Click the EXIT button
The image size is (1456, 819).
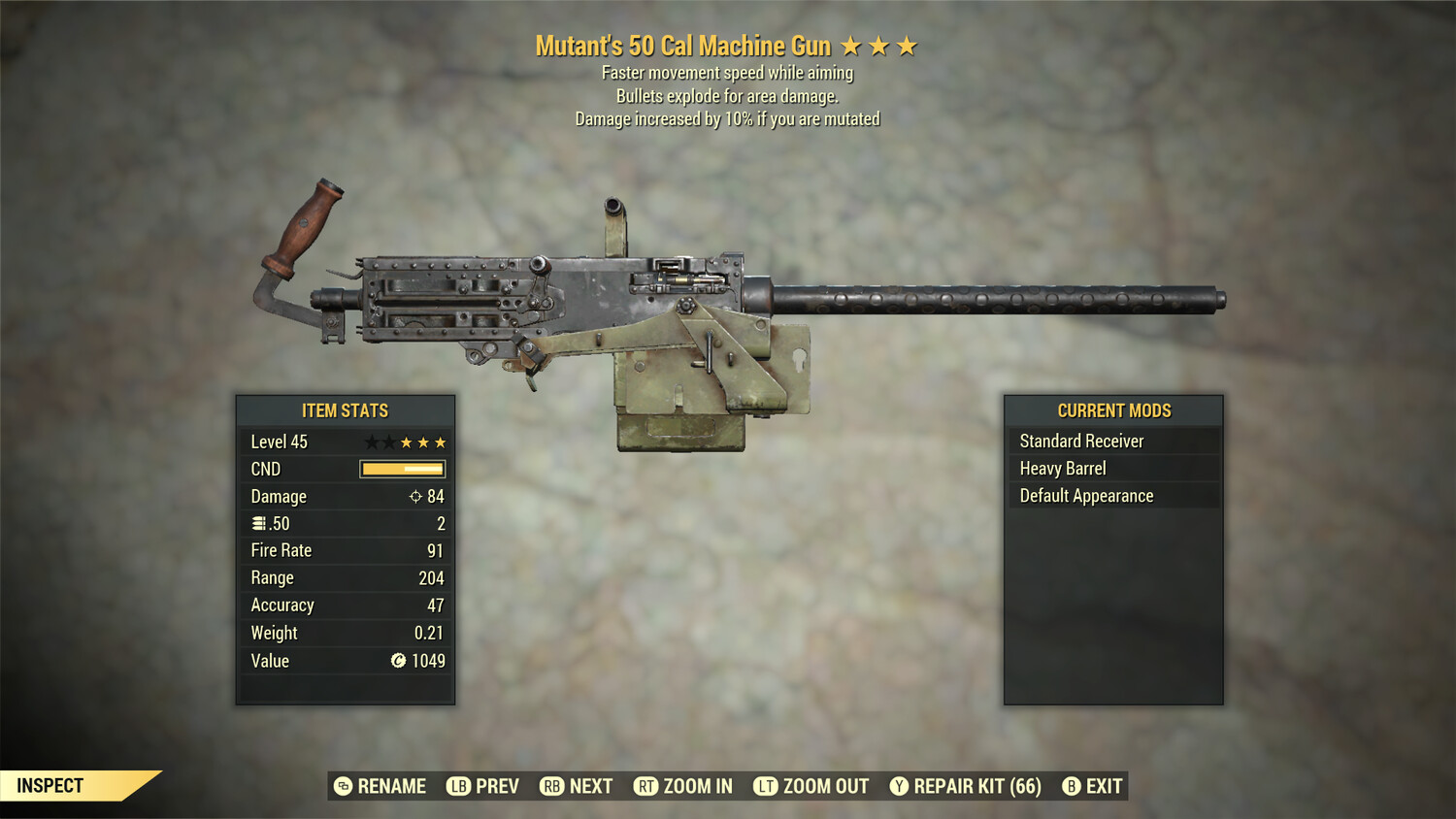pyautogui.click(x=1105, y=786)
